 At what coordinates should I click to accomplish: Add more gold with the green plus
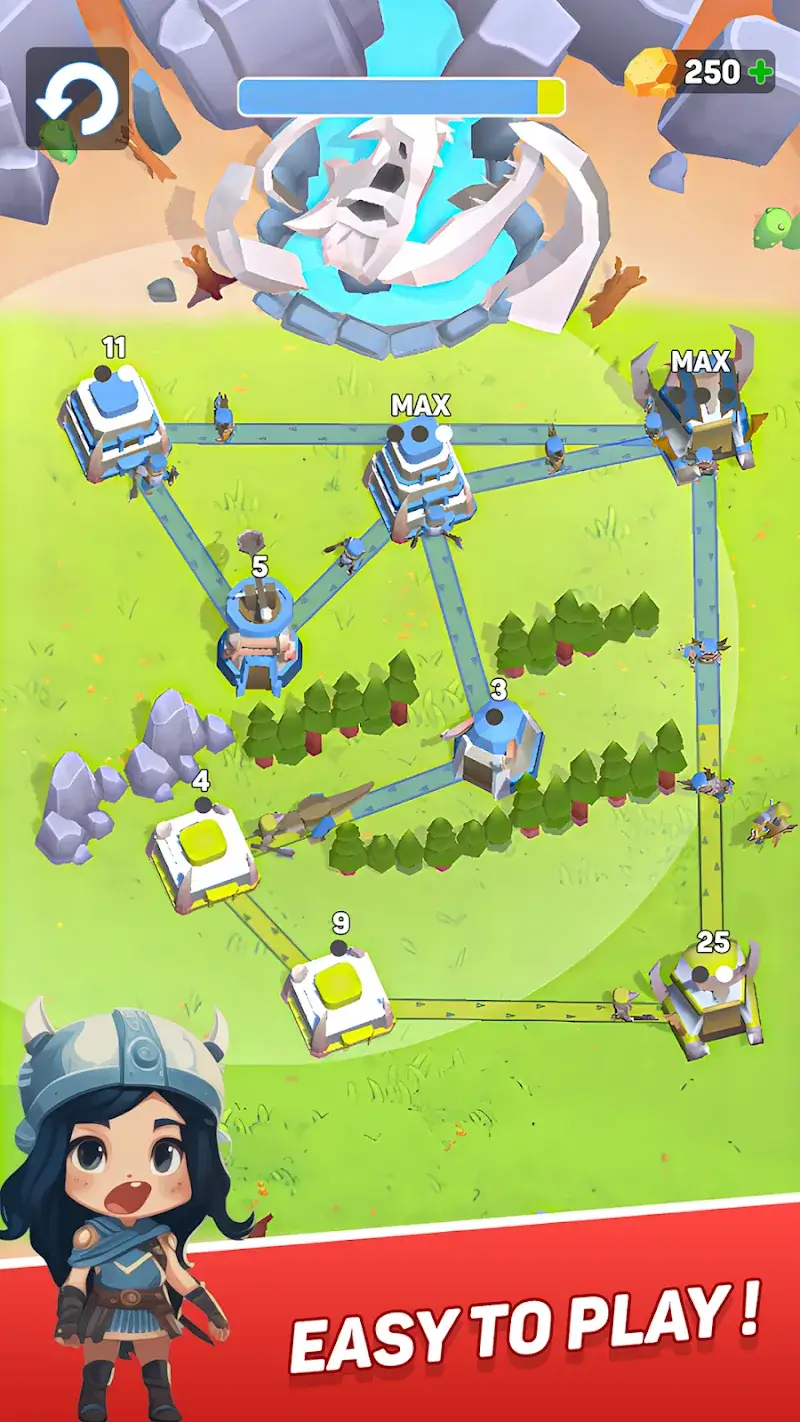point(760,72)
